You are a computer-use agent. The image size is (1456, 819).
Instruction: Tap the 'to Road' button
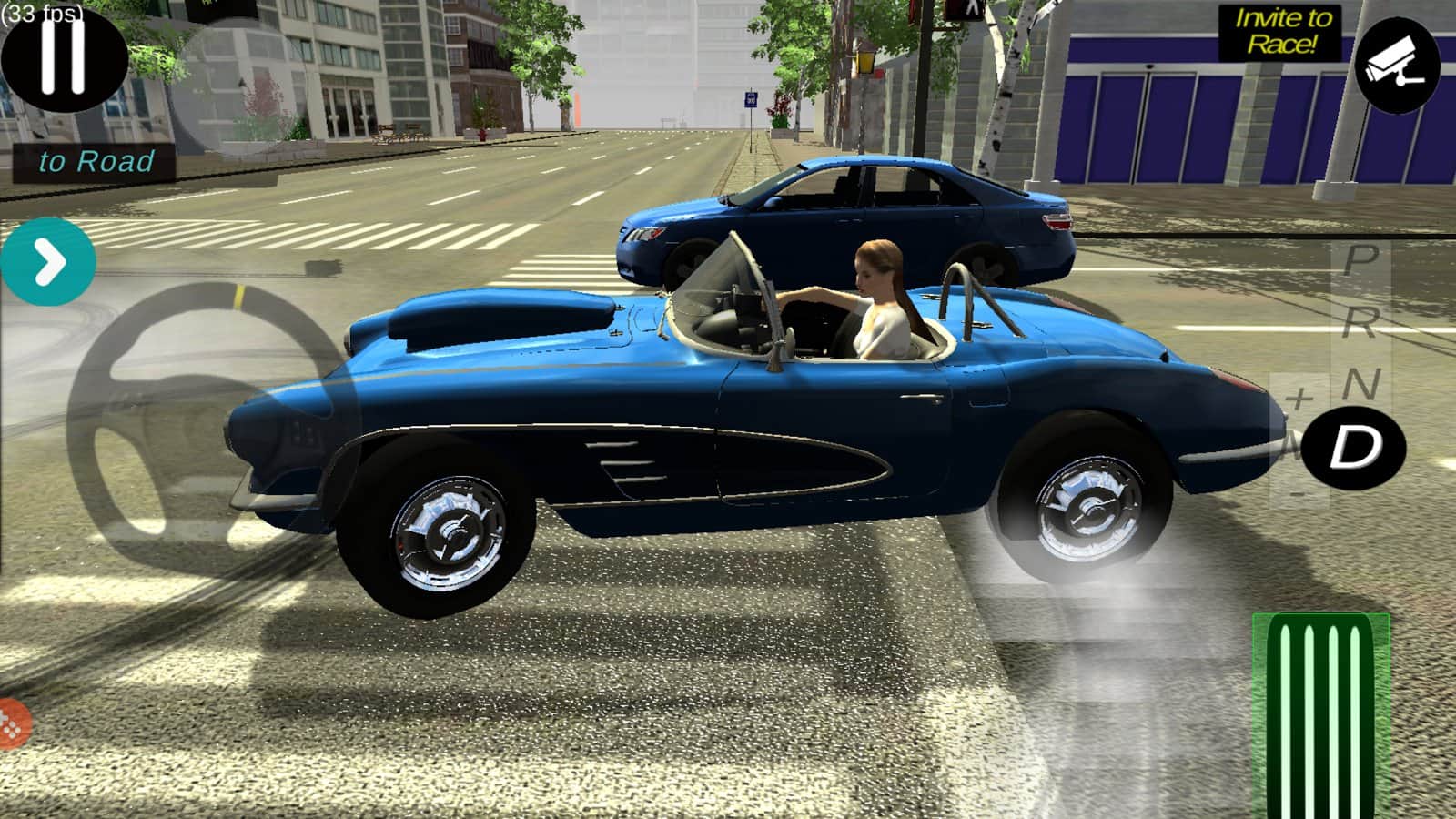pyautogui.click(x=96, y=162)
